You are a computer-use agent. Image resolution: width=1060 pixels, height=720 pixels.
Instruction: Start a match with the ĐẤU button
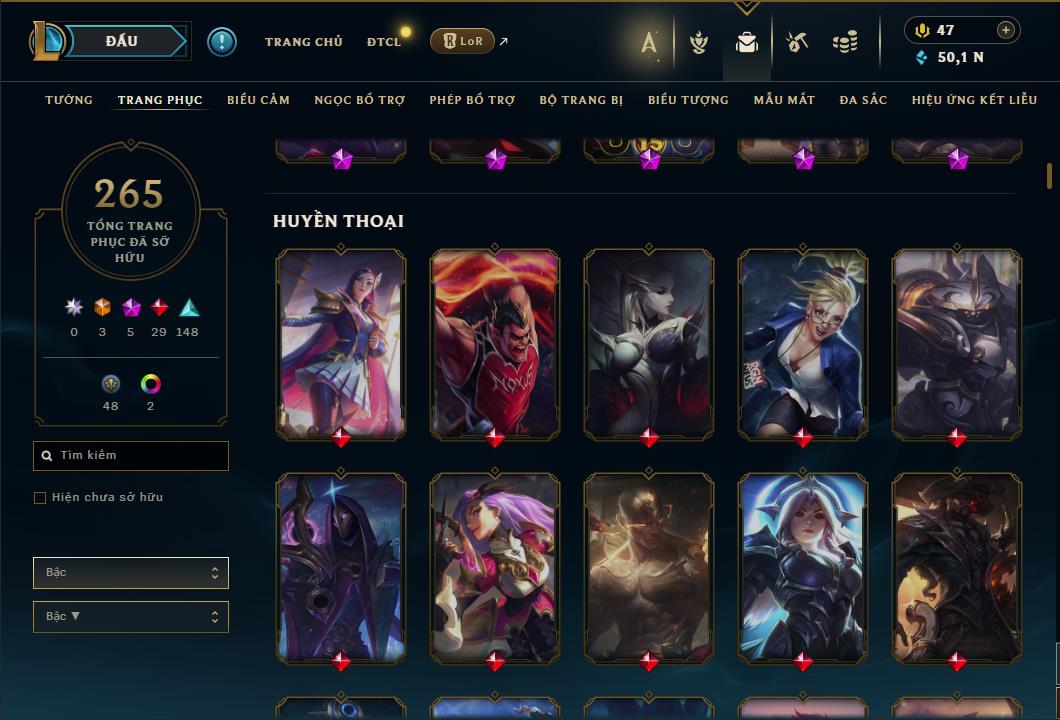pyautogui.click(x=122, y=41)
